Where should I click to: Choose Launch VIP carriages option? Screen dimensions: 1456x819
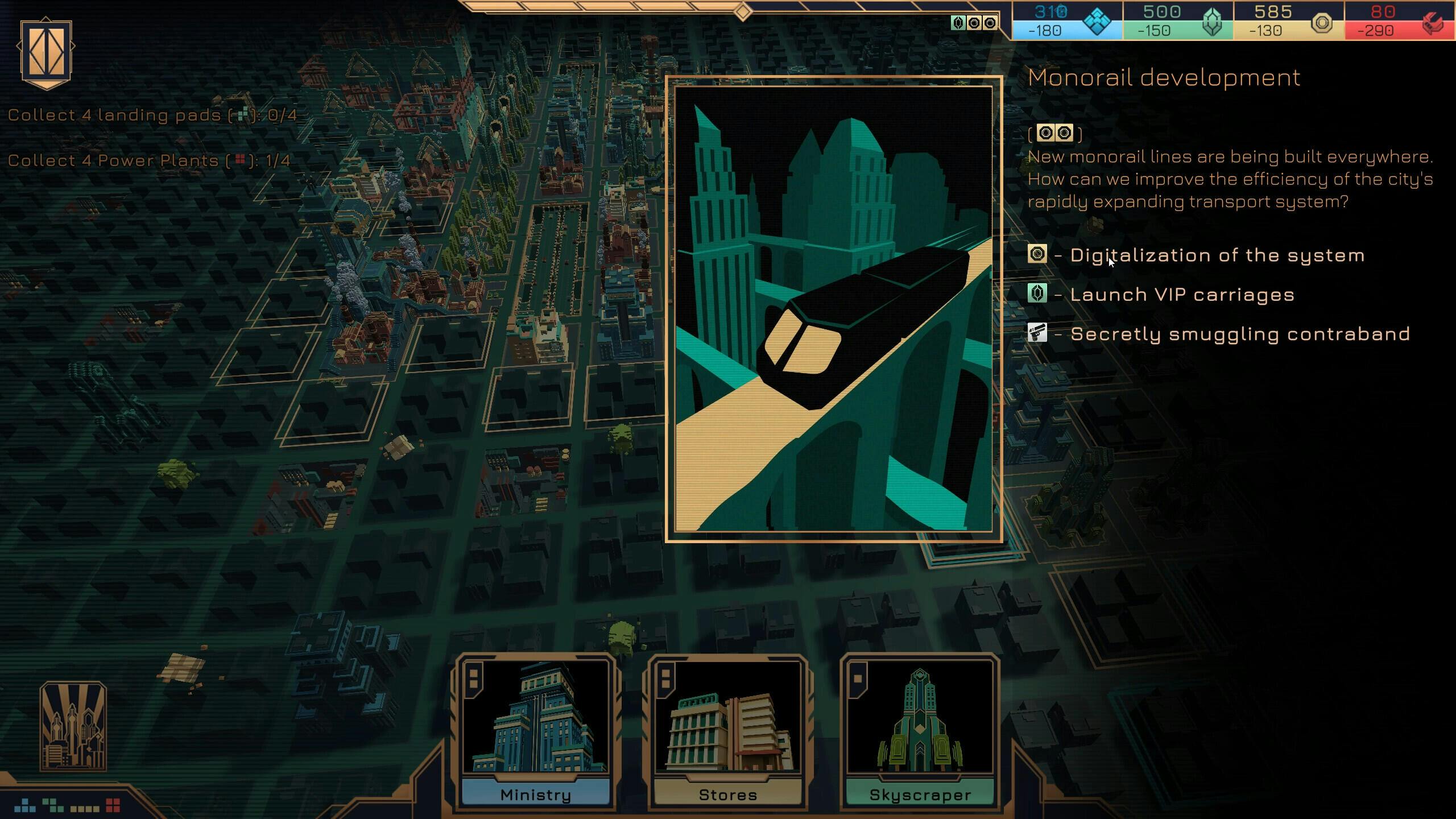[x=1182, y=295]
